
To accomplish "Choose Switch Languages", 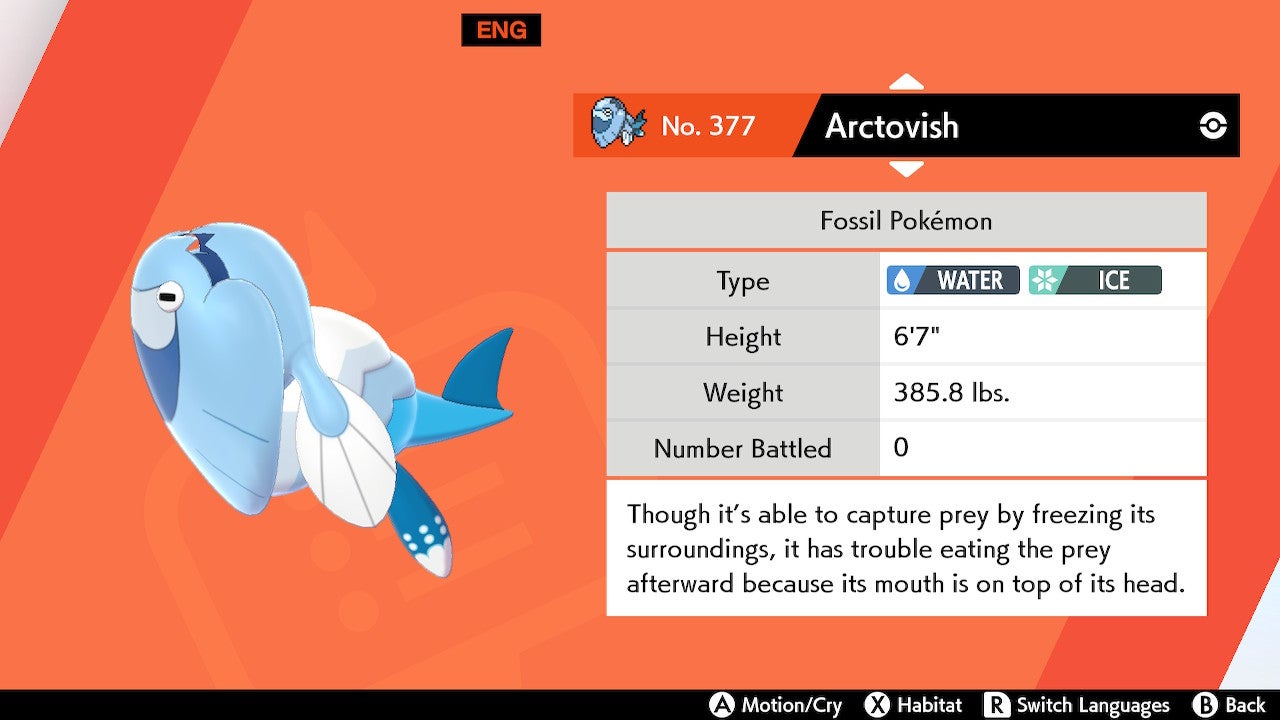I will pos(1076,705).
